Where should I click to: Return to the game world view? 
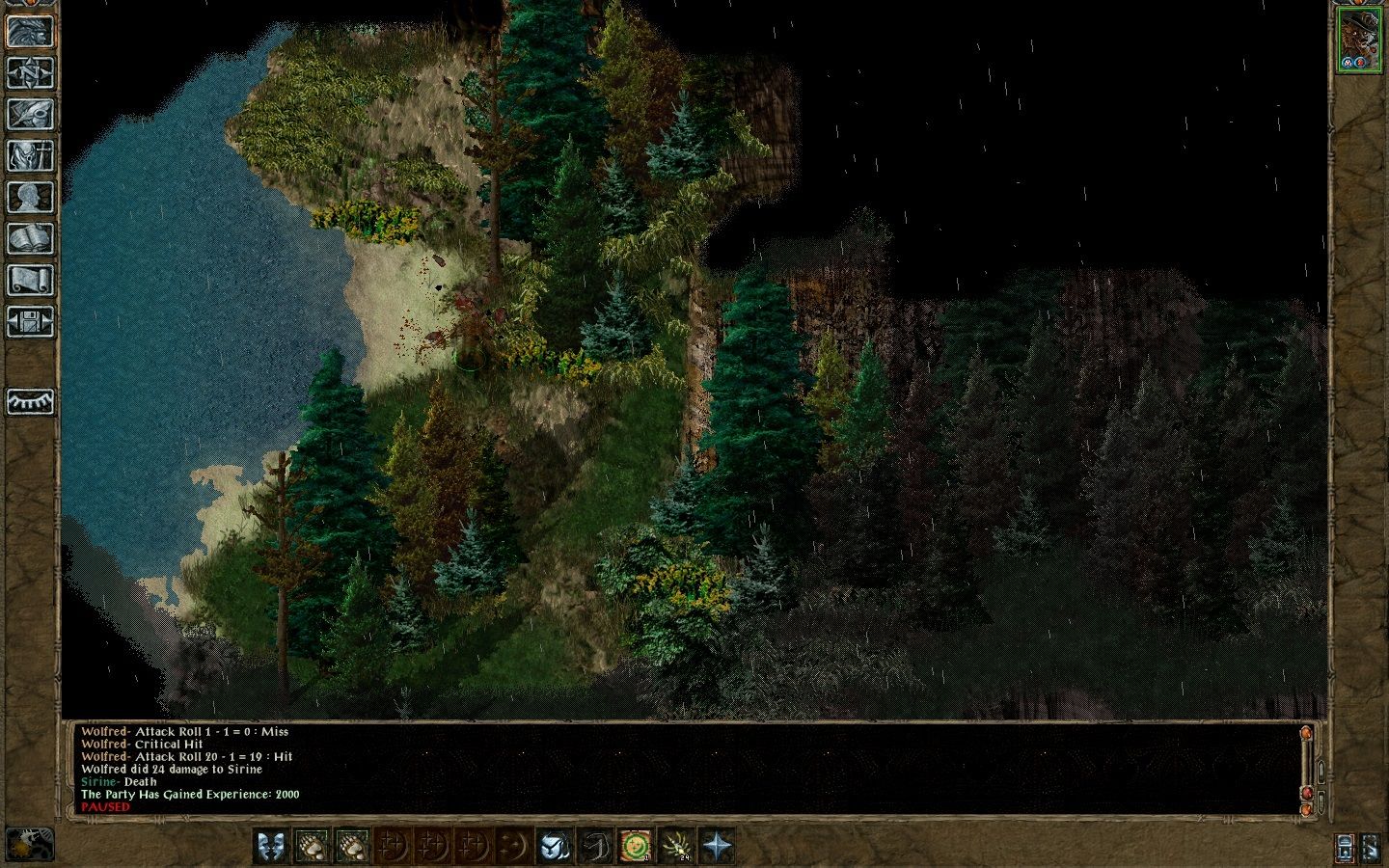click(30, 31)
